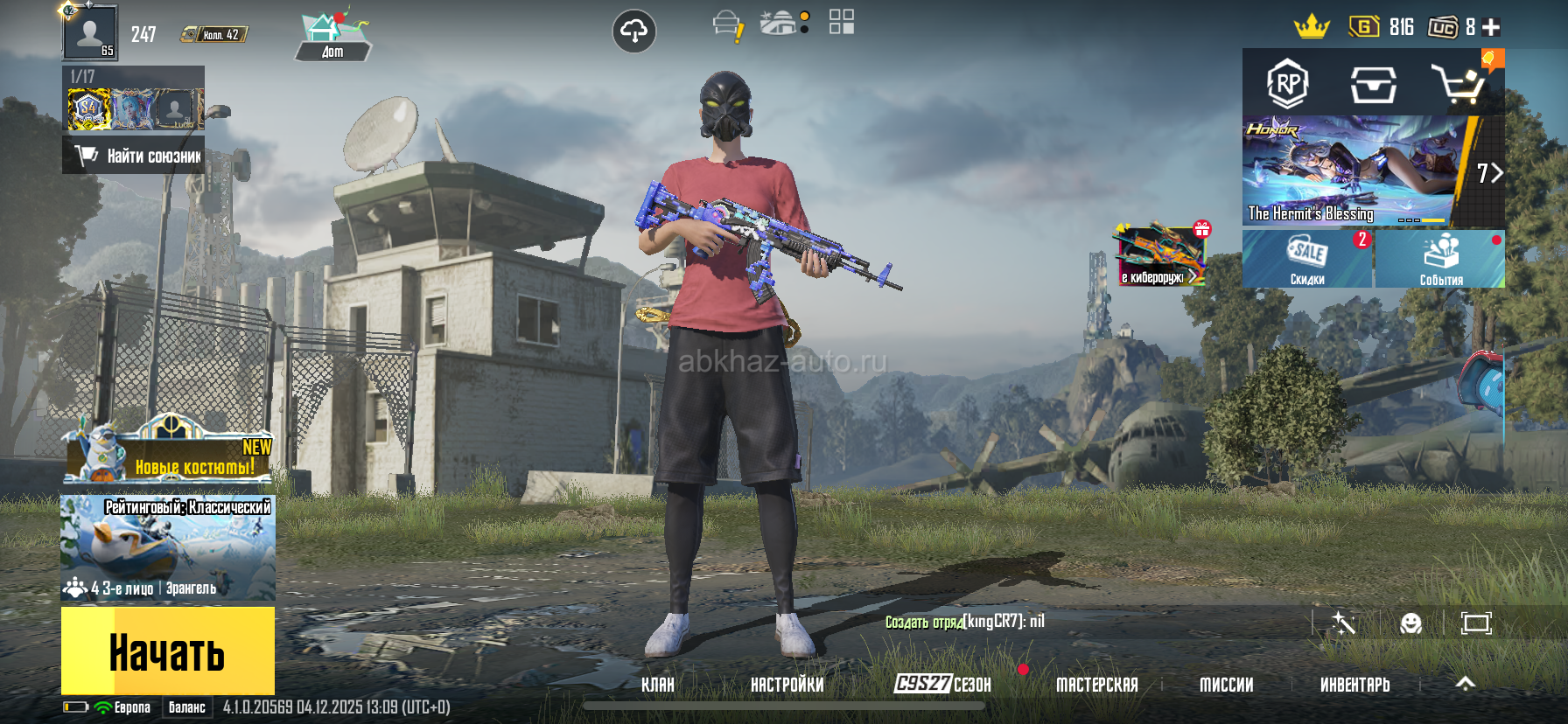Open the Инвентарь inventory

pyautogui.click(x=1354, y=685)
